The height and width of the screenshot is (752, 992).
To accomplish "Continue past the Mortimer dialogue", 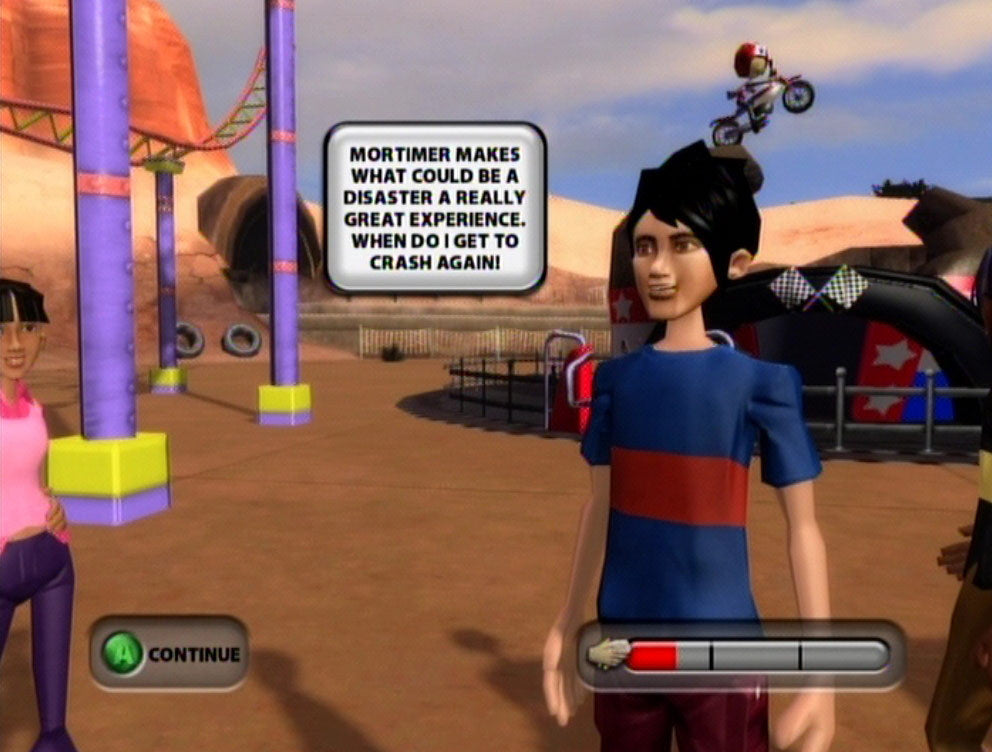I will coord(169,654).
